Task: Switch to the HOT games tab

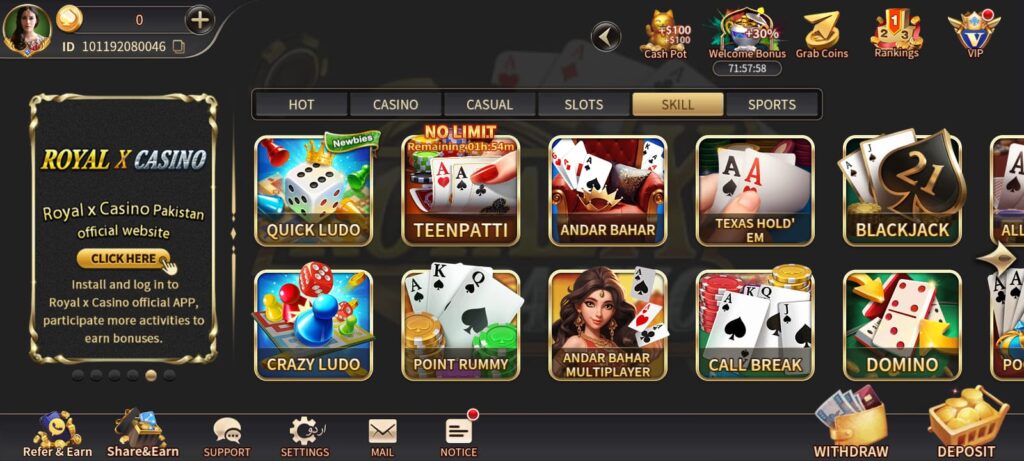Action: click(x=301, y=104)
